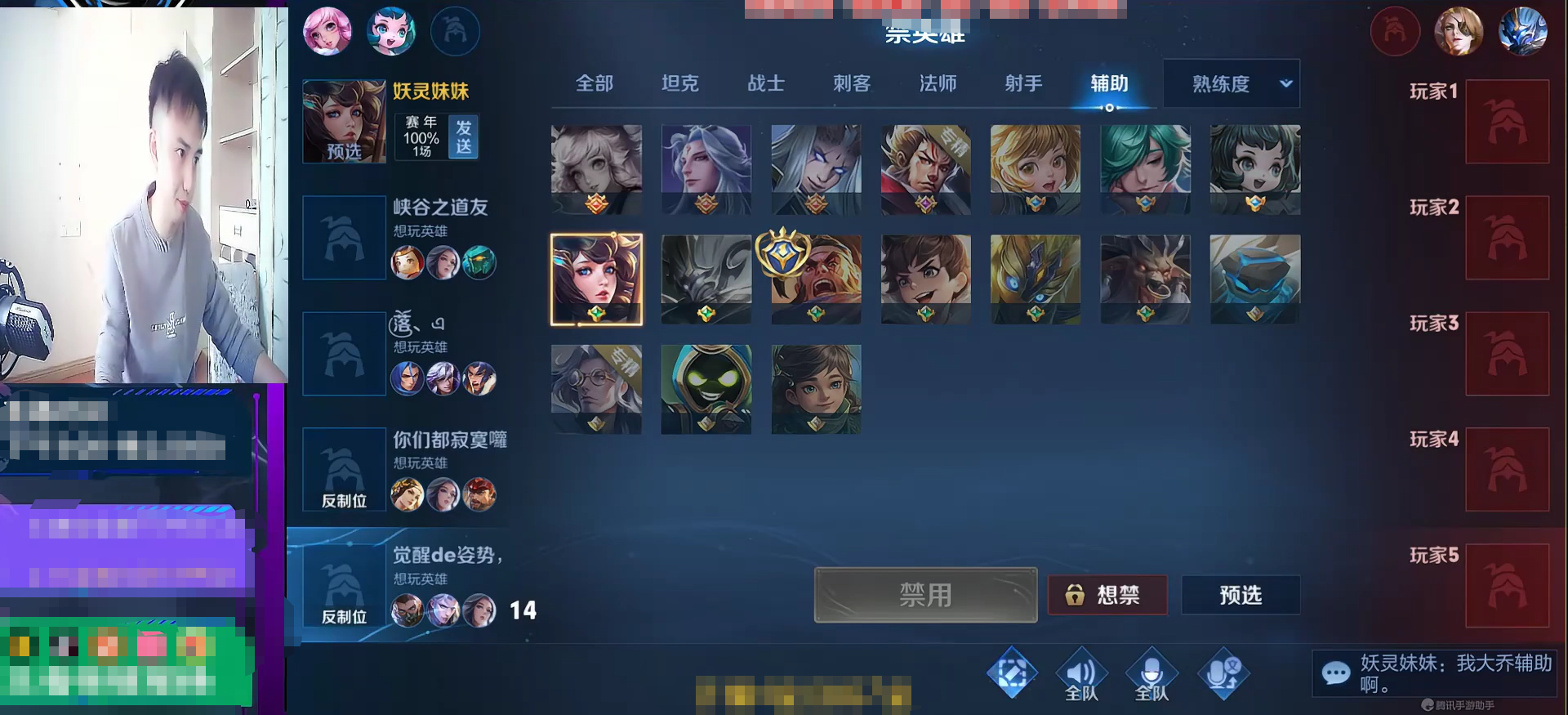Click the first wanted hero icon under 峡谷之道友
1568x715 pixels.
tap(407, 261)
